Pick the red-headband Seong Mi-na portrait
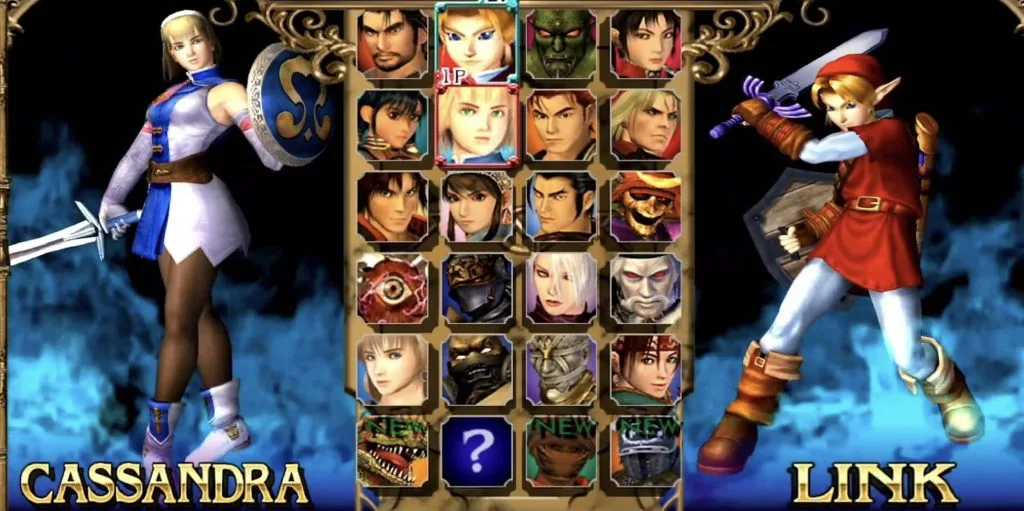The height and width of the screenshot is (511, 1024). pos(646,368)
